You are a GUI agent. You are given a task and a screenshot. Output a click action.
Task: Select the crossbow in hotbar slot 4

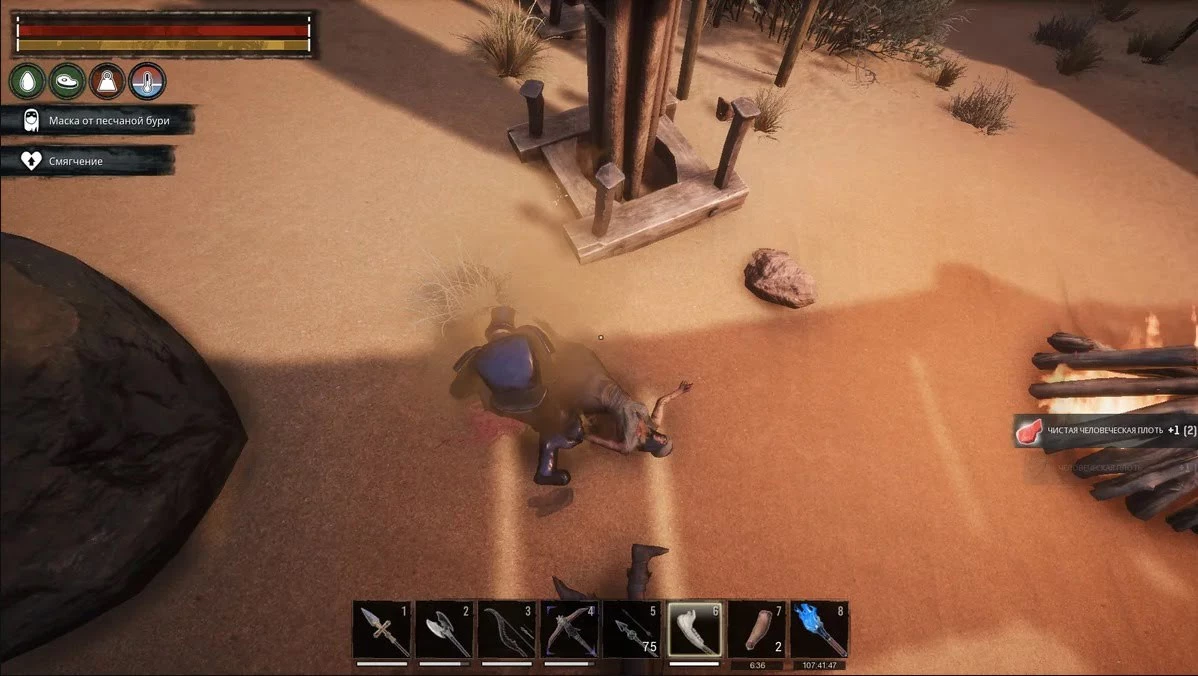pyautogui.click(x=570, y=629)
